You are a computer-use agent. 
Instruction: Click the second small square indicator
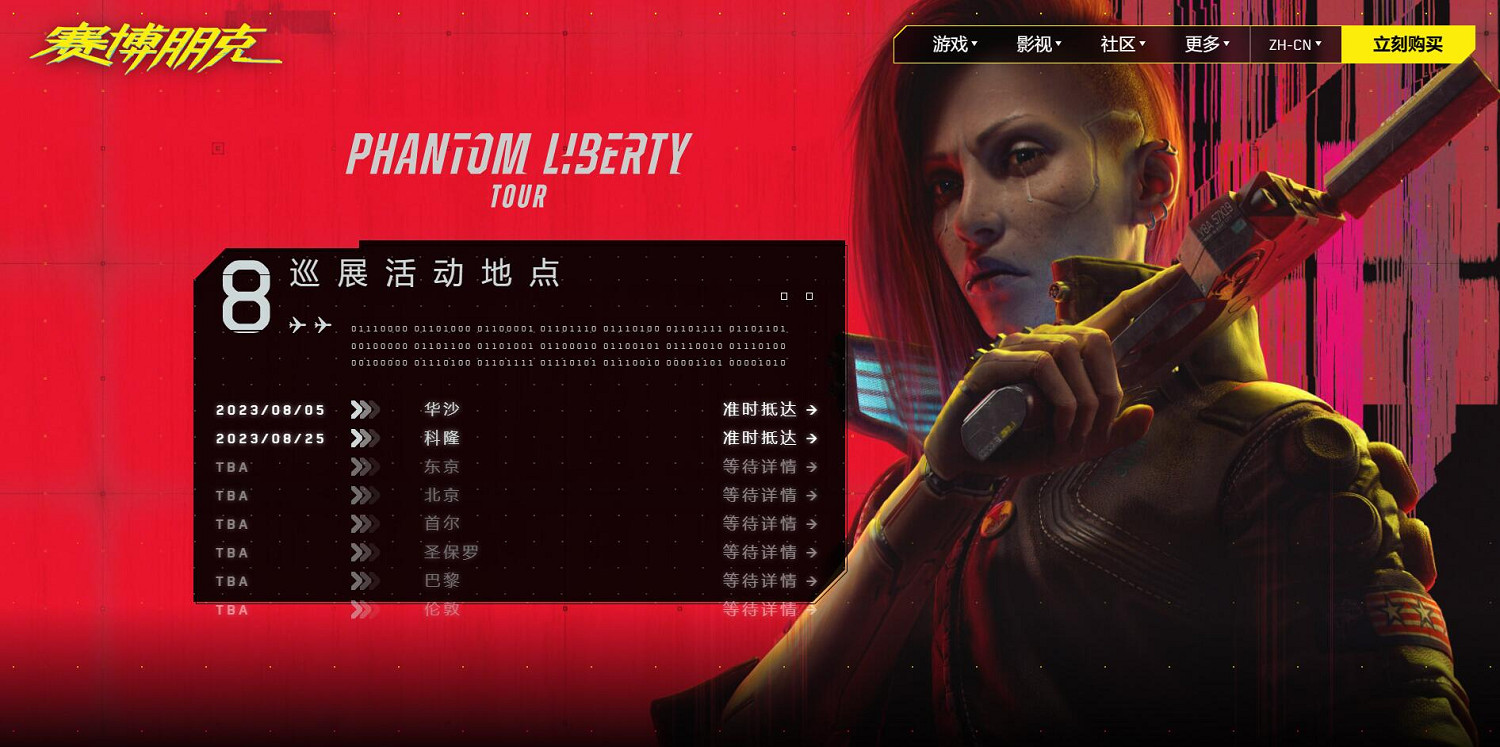pyautogui.click(x=808, y=296)
